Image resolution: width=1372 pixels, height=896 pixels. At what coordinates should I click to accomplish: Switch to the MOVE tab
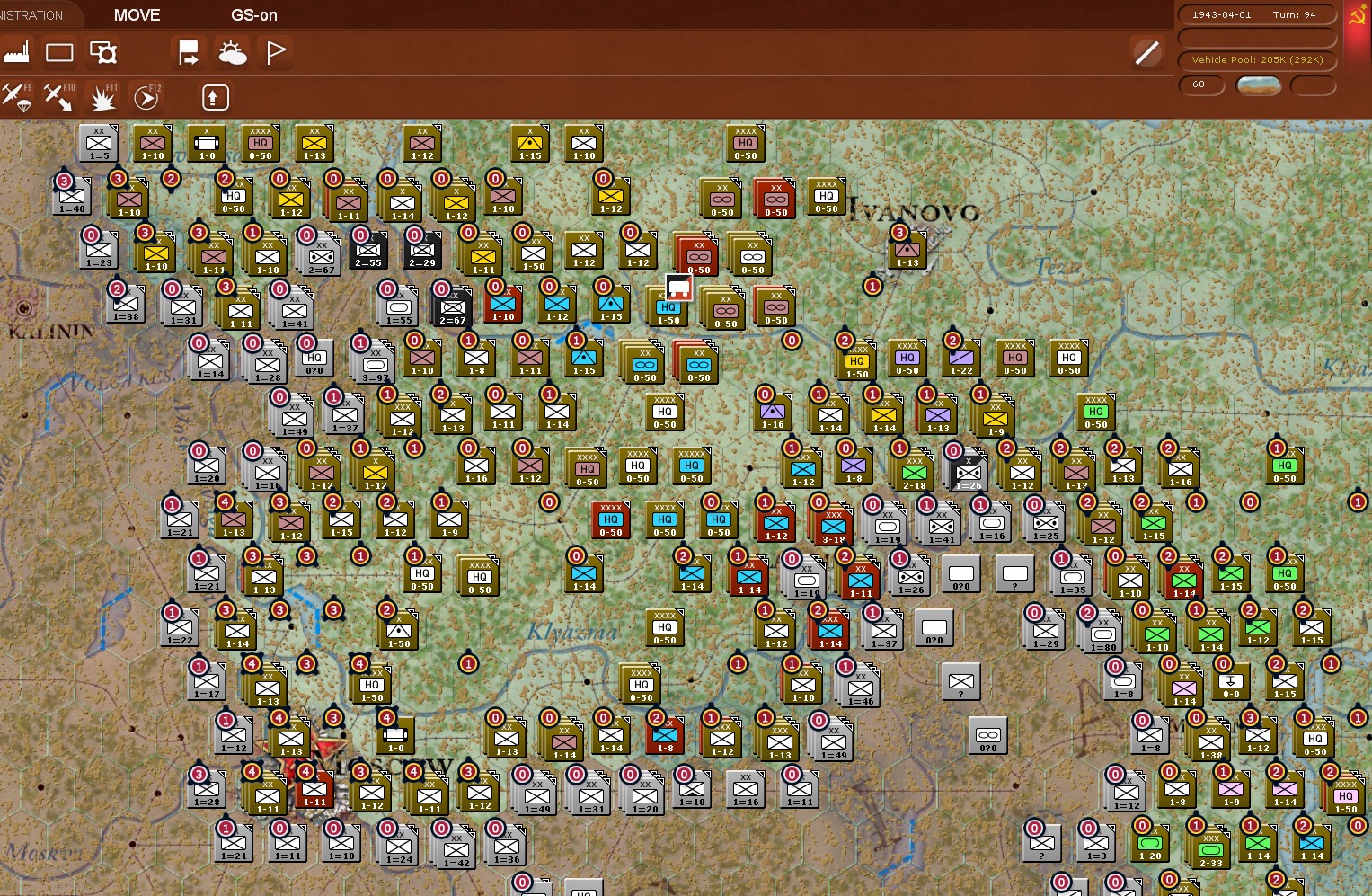click(x=136, y=14)
